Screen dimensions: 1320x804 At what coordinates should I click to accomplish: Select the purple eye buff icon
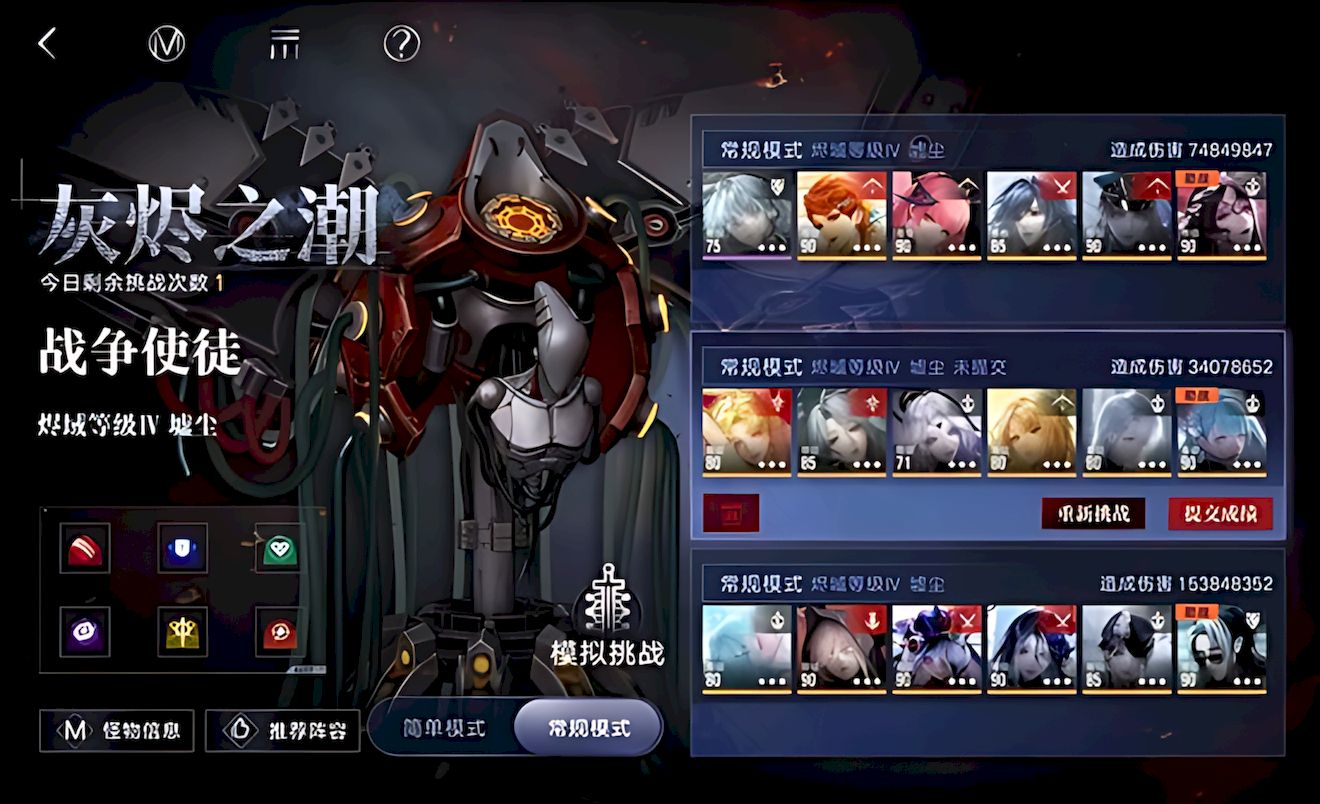click(x=84, y=631)
